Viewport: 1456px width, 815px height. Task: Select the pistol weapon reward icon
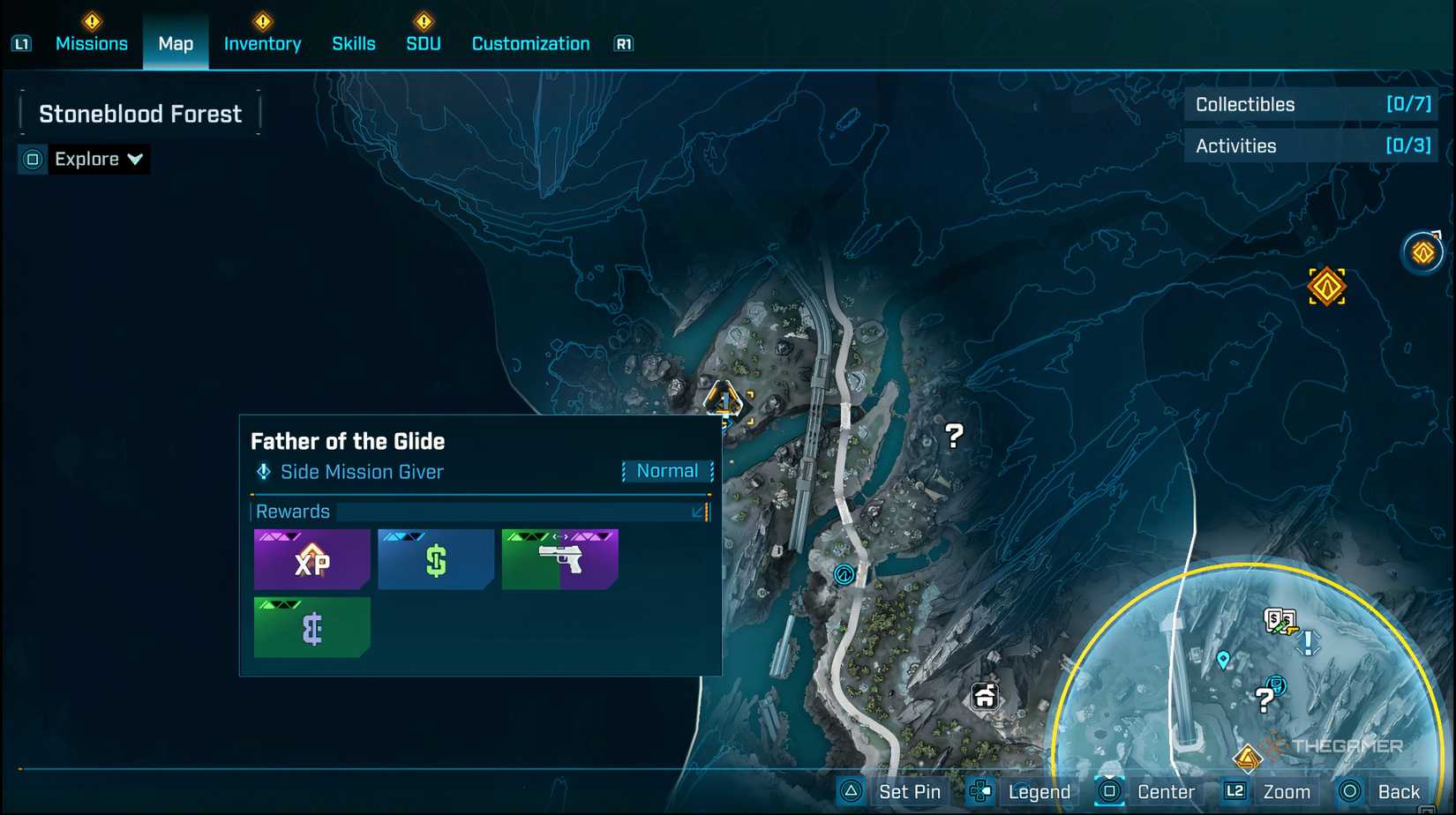[559, 558]
